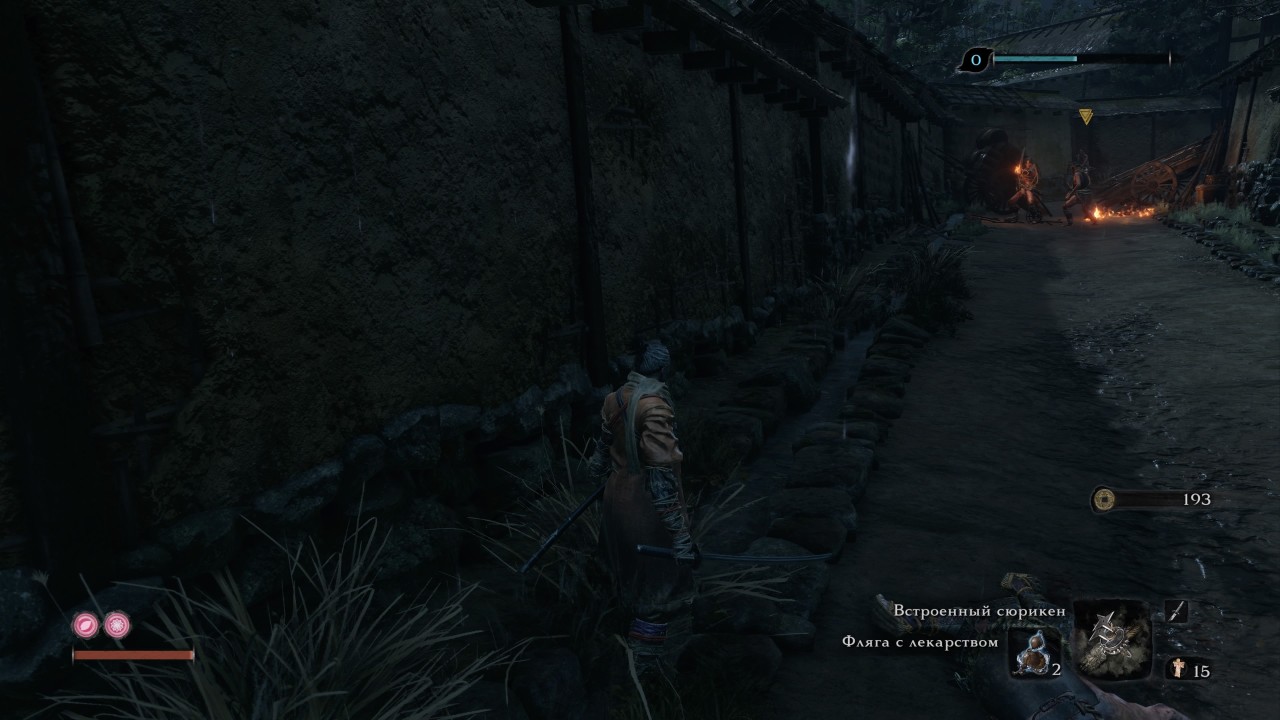
Task: Select the sword weapon icon
Action: click(1177, 610)
